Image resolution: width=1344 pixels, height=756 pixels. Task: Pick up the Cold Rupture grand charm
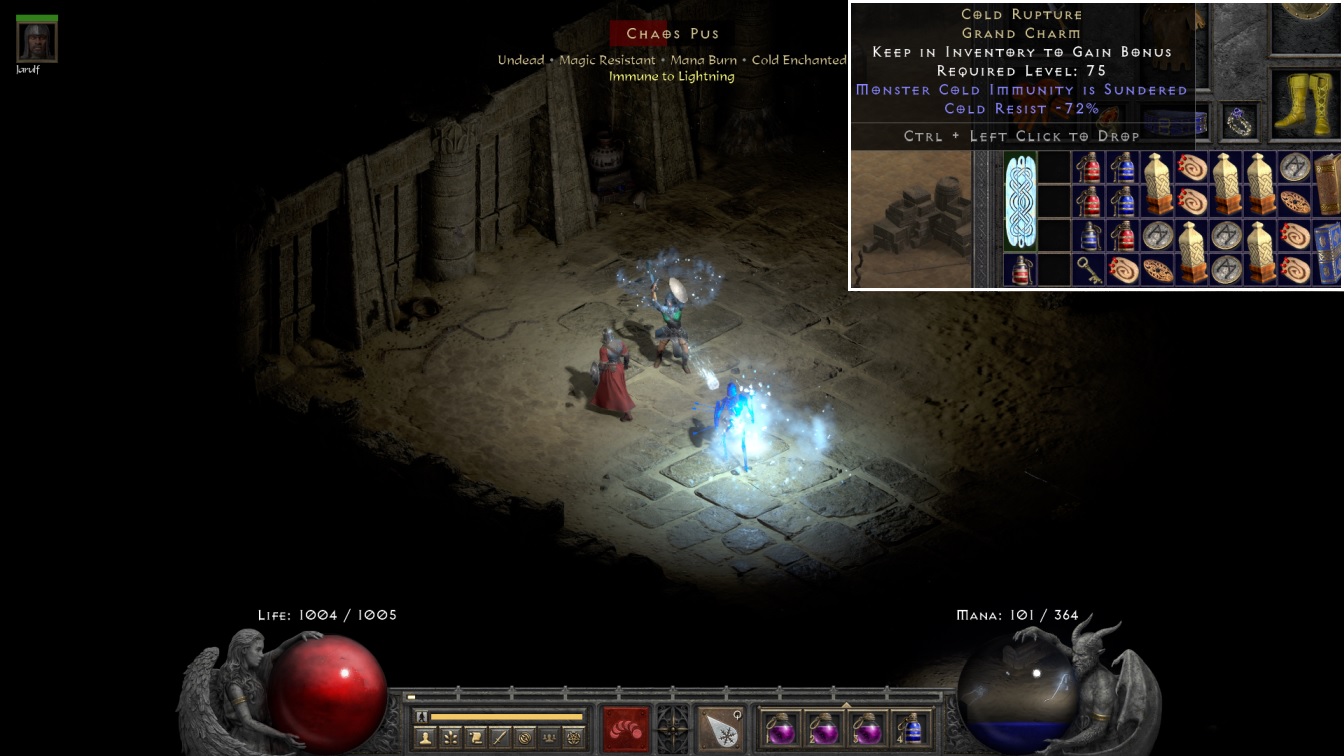click(x=1021, y=202)
